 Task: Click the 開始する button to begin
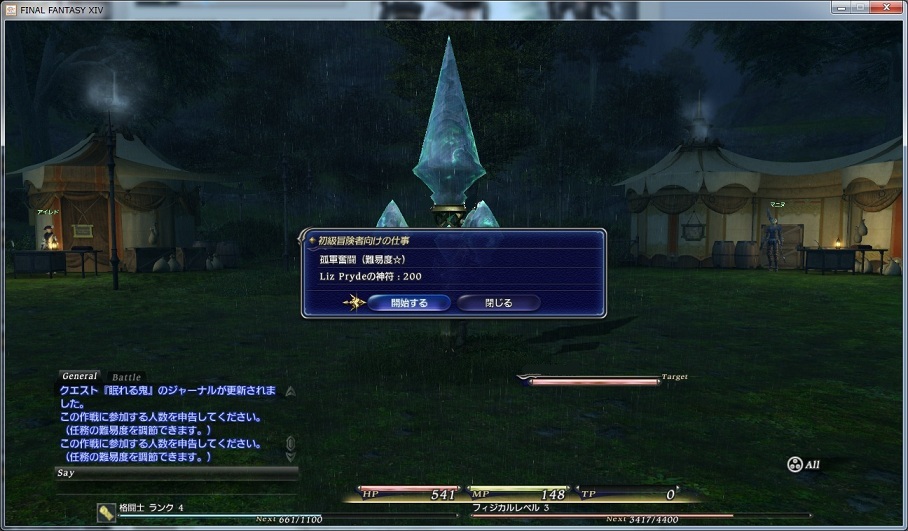pyautogui.click(x=410, y=303)
